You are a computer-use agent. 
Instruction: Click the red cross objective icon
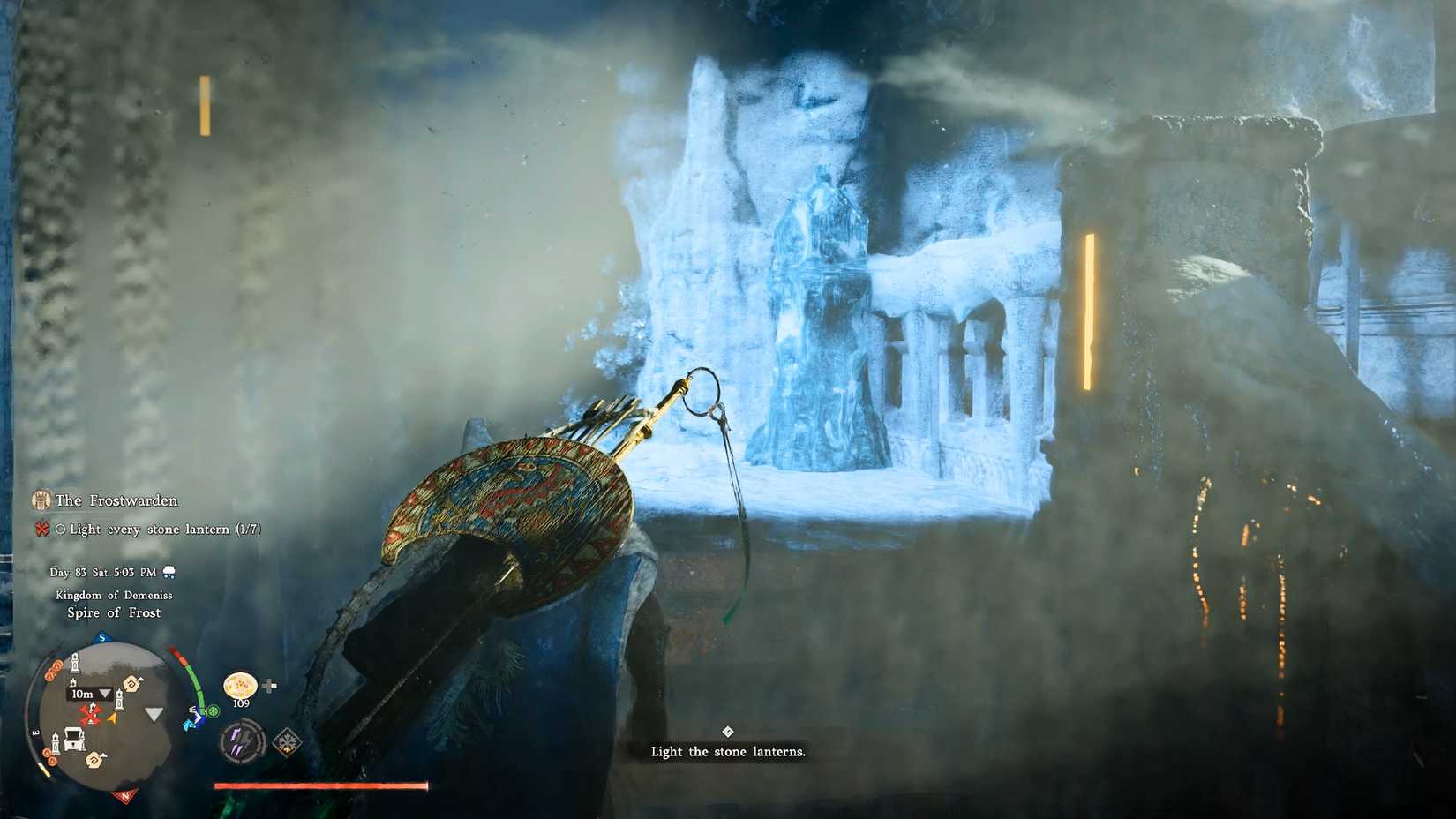click(41, 527)
